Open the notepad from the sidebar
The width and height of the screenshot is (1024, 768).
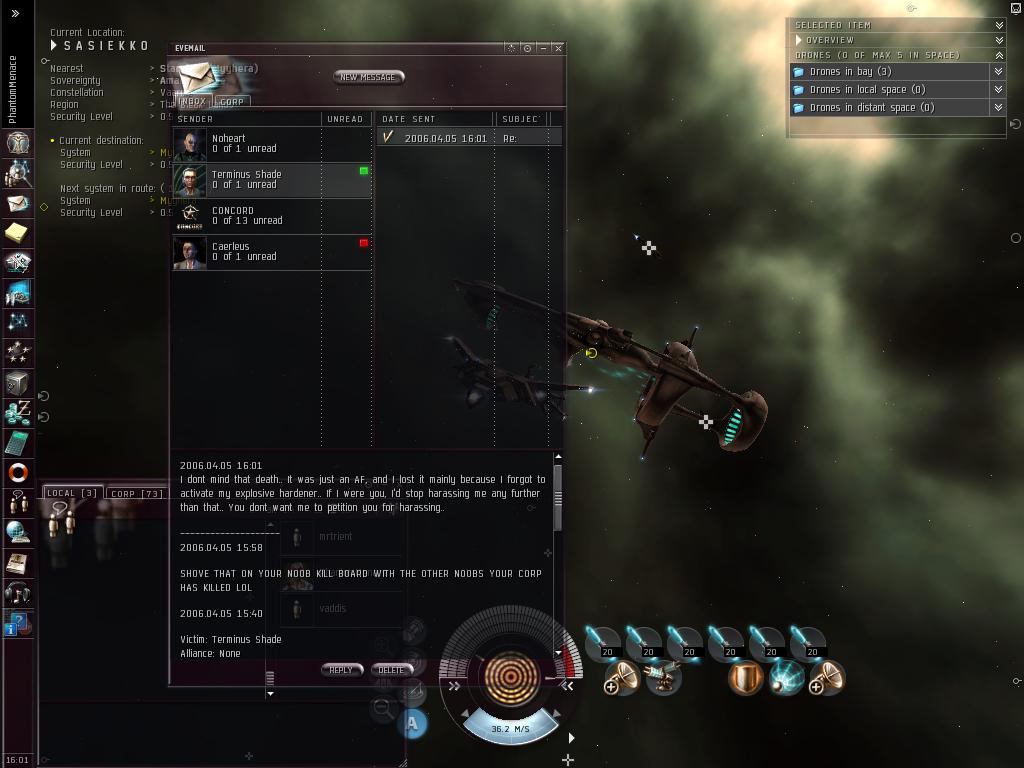[18, 232]
